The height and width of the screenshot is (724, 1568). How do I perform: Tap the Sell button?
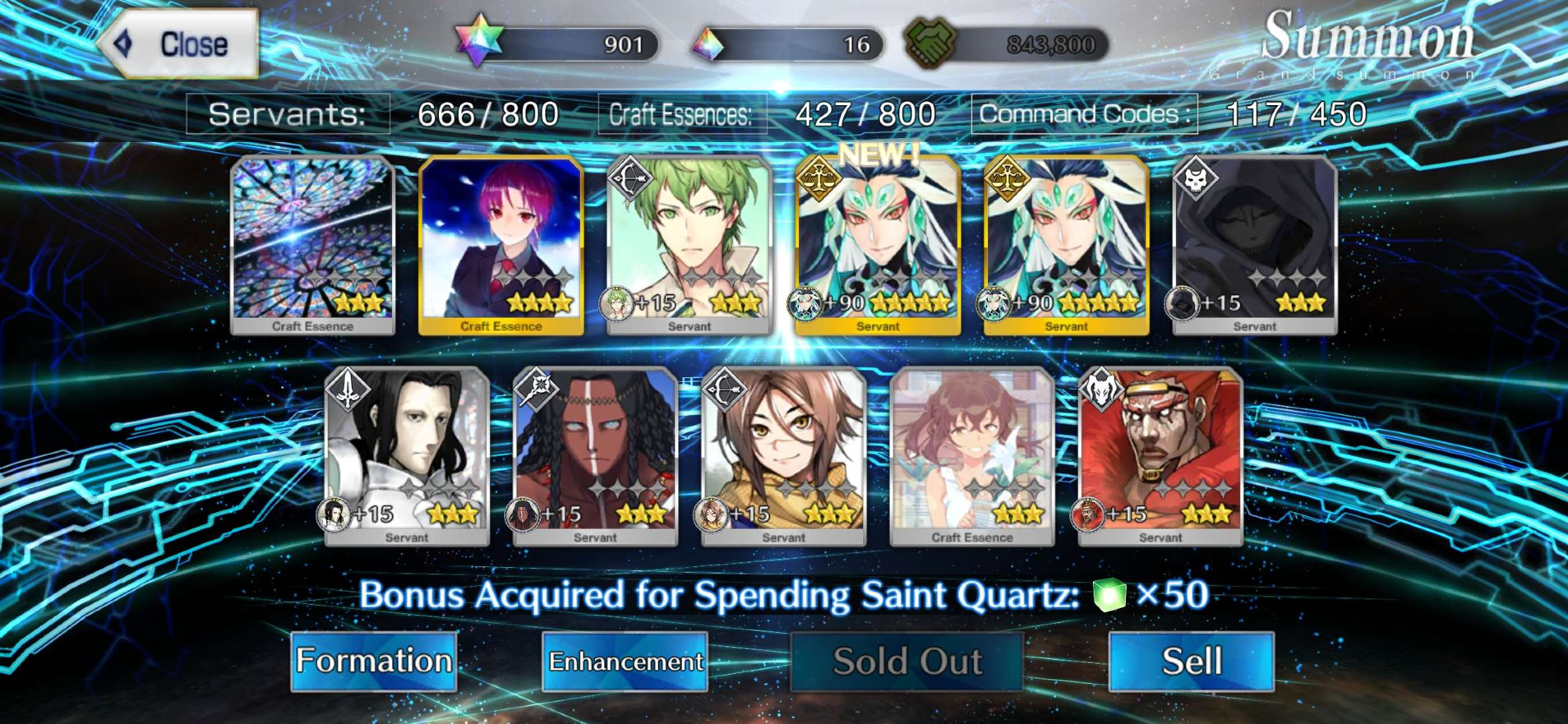click(x=1191, y=661)
